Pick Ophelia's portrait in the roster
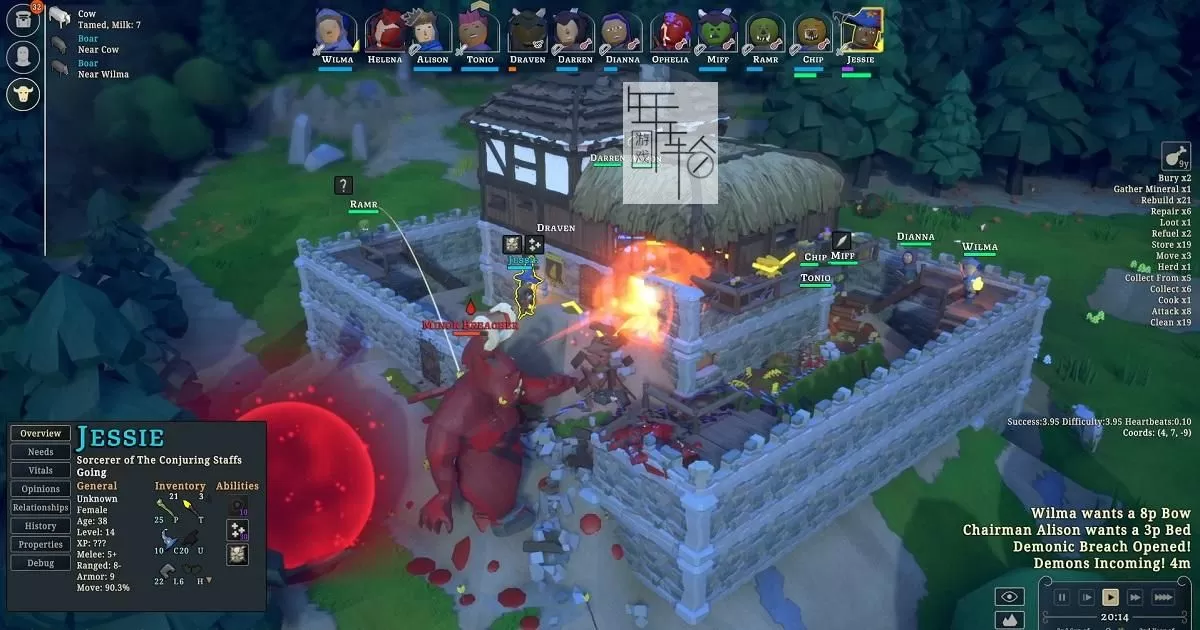This screenshot has width=1200, height=630. [x=670, y=33]
